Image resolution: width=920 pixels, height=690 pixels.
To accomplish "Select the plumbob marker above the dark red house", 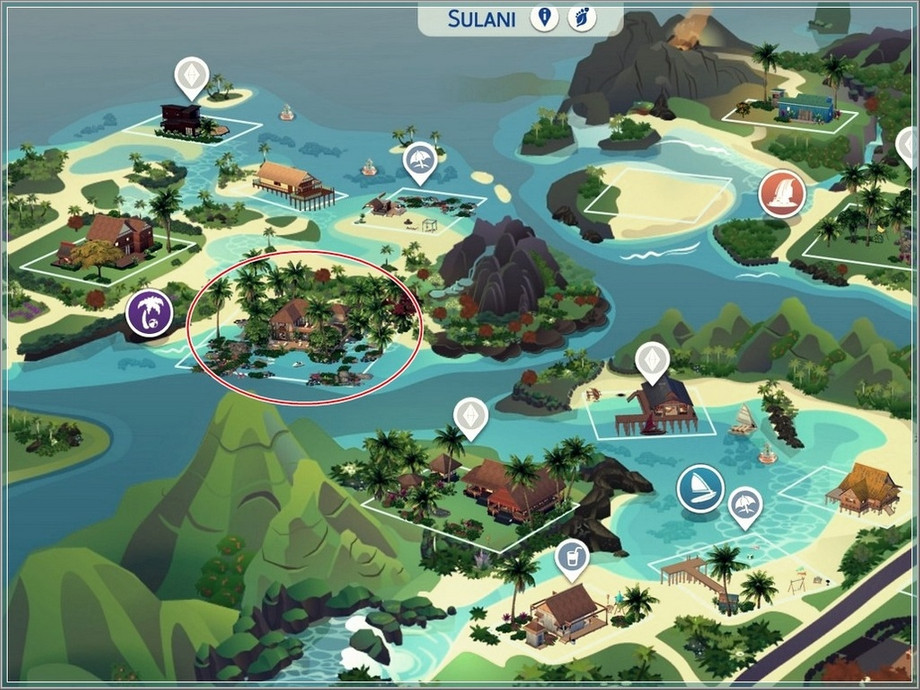I will pos(190,75).
